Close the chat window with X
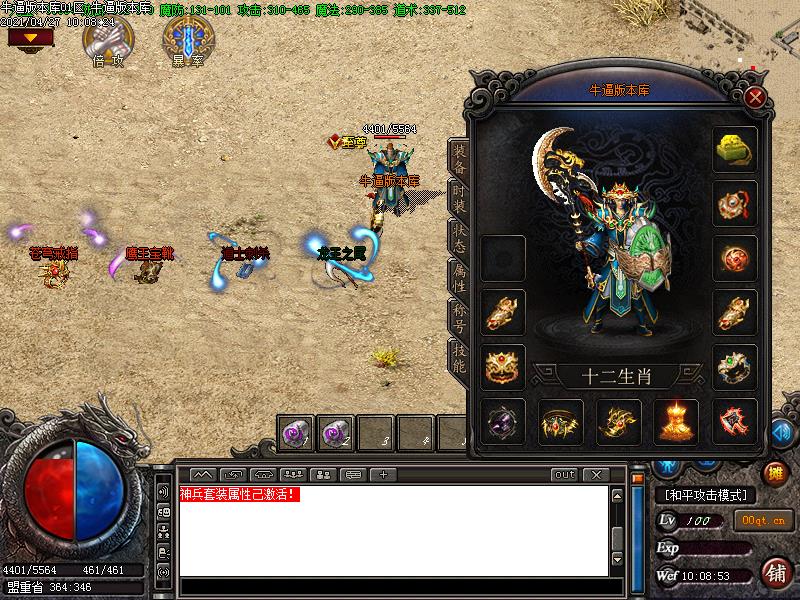This screenshot has width=800, height=600. click(595, 474)
